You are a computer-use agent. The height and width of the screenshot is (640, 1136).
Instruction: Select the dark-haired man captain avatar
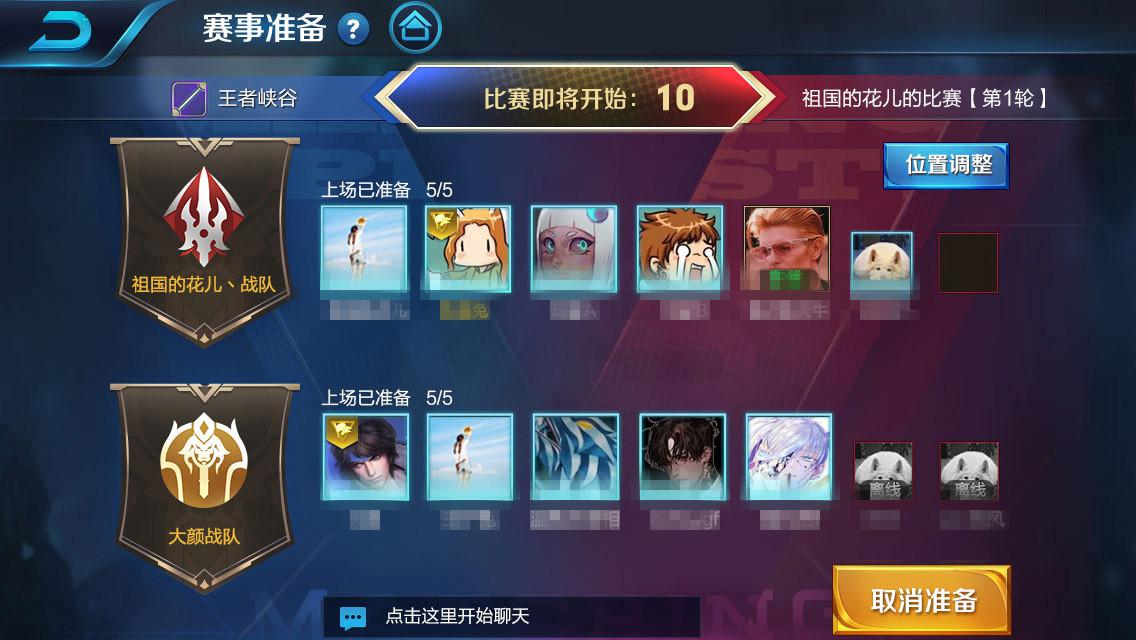click(365, 457)
